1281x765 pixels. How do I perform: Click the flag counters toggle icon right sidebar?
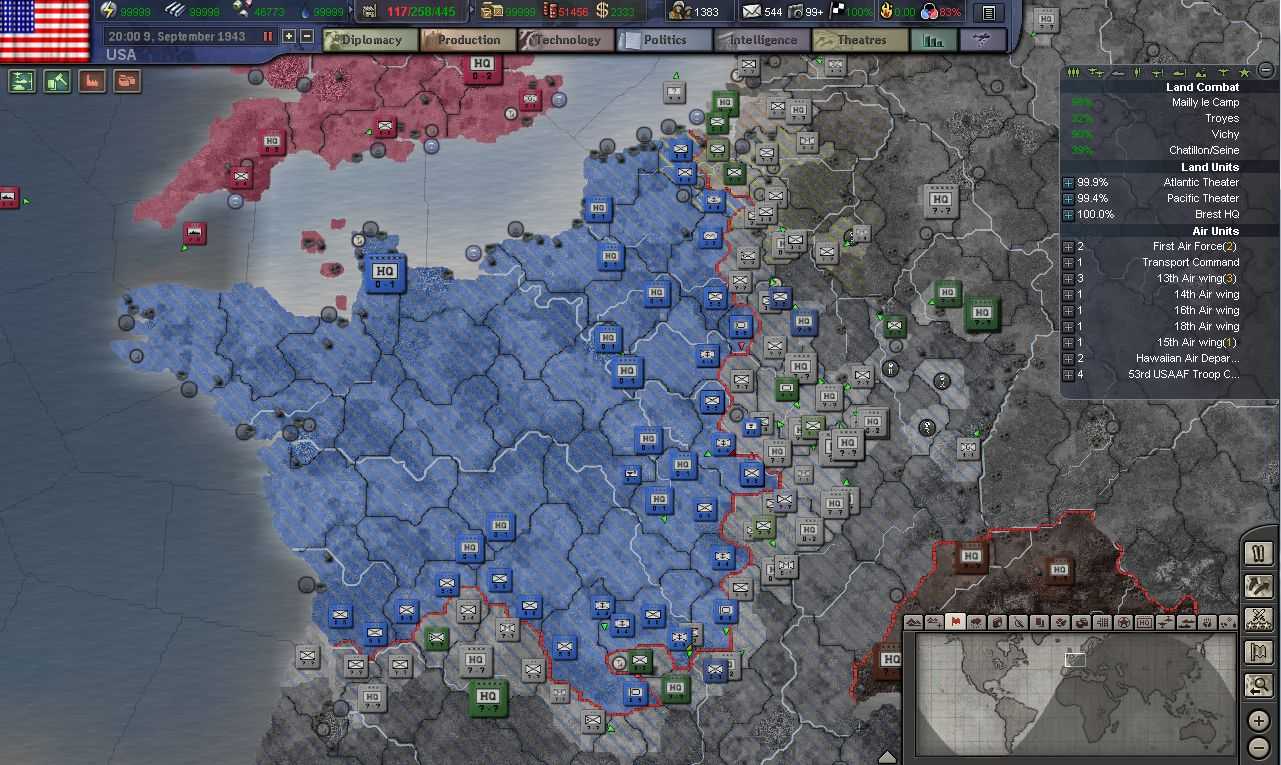point(1259,651)
